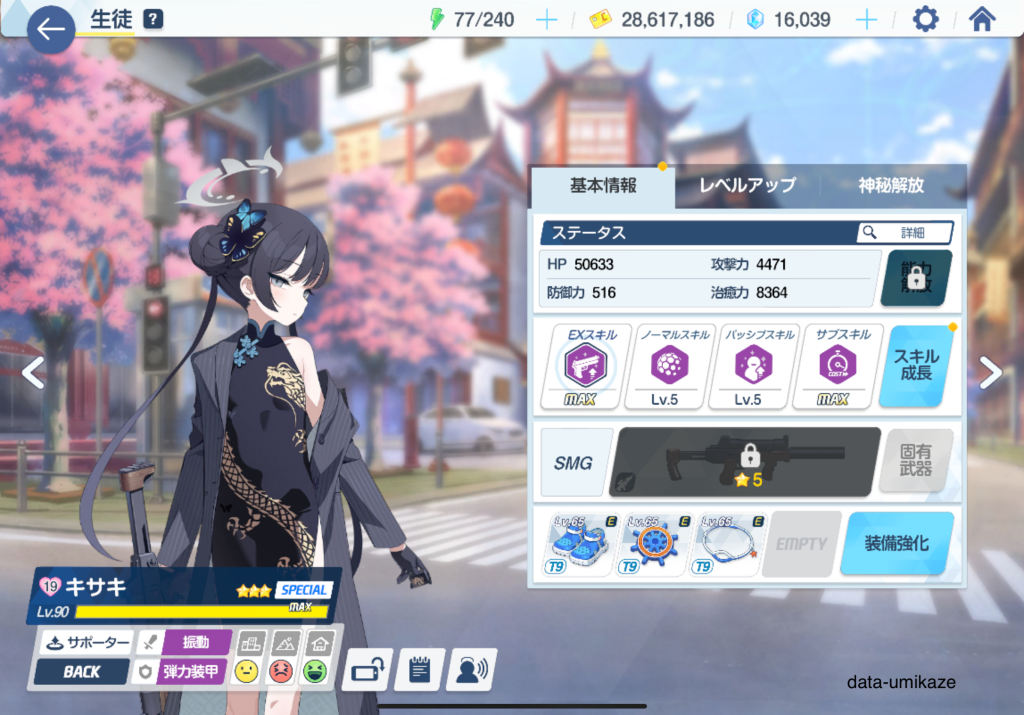Go back with the arrow button
1024x715 pixels.
tap(50, 29)
